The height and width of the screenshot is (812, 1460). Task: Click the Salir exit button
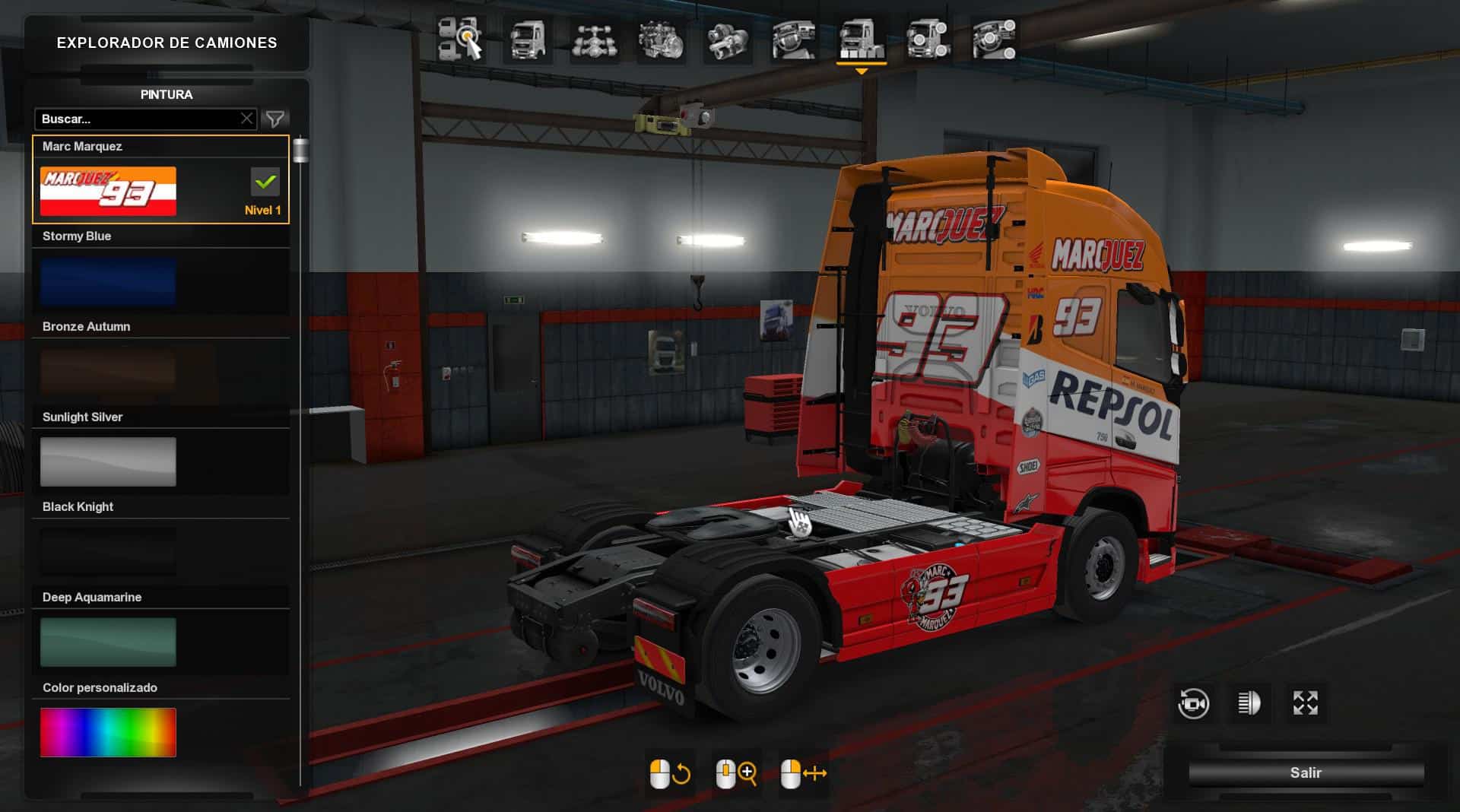coord(1306,772)
